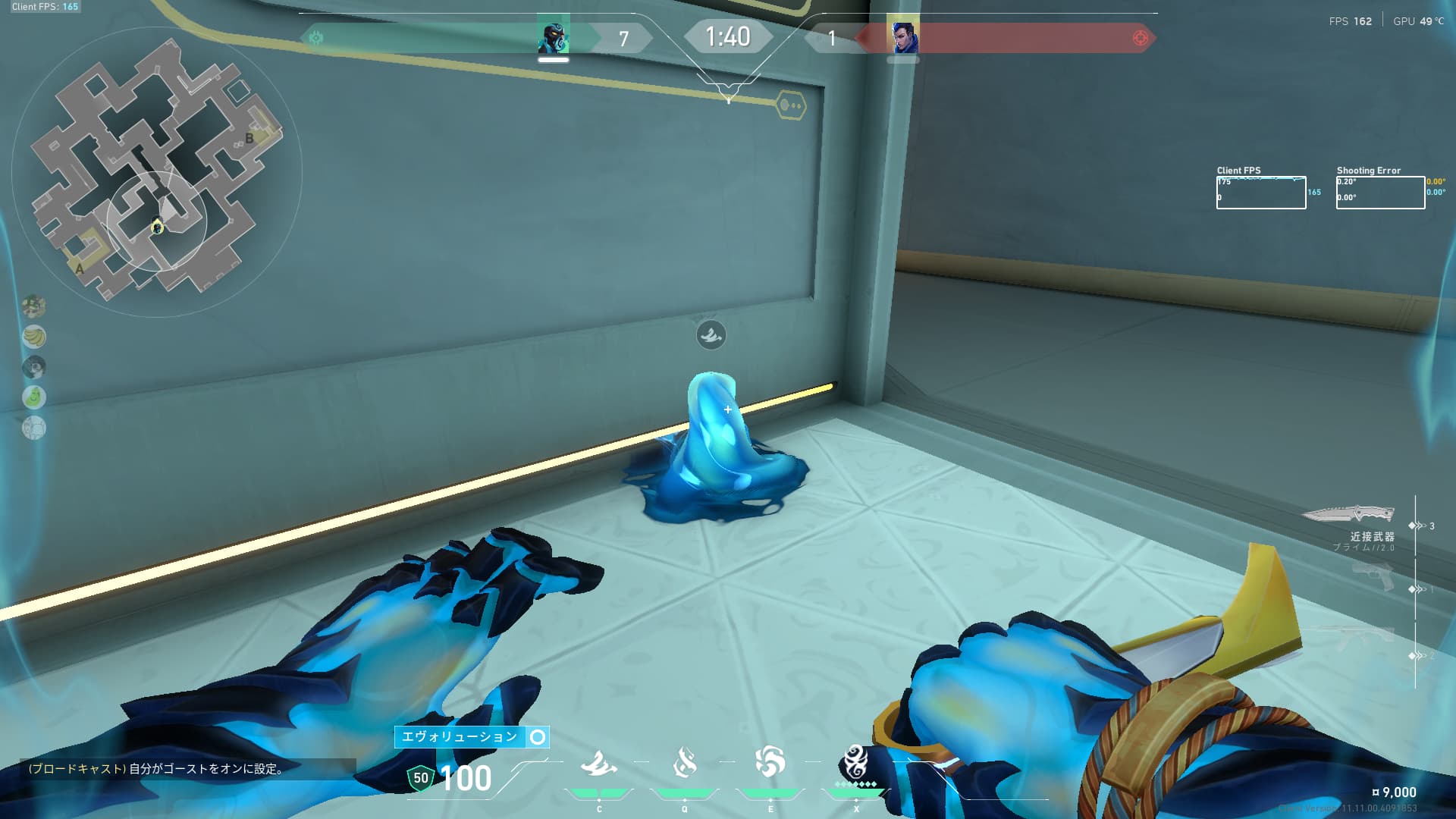
Task: Trigger the X ultimate ability icon
Action: pyautogui.click(x=855, y=763)
